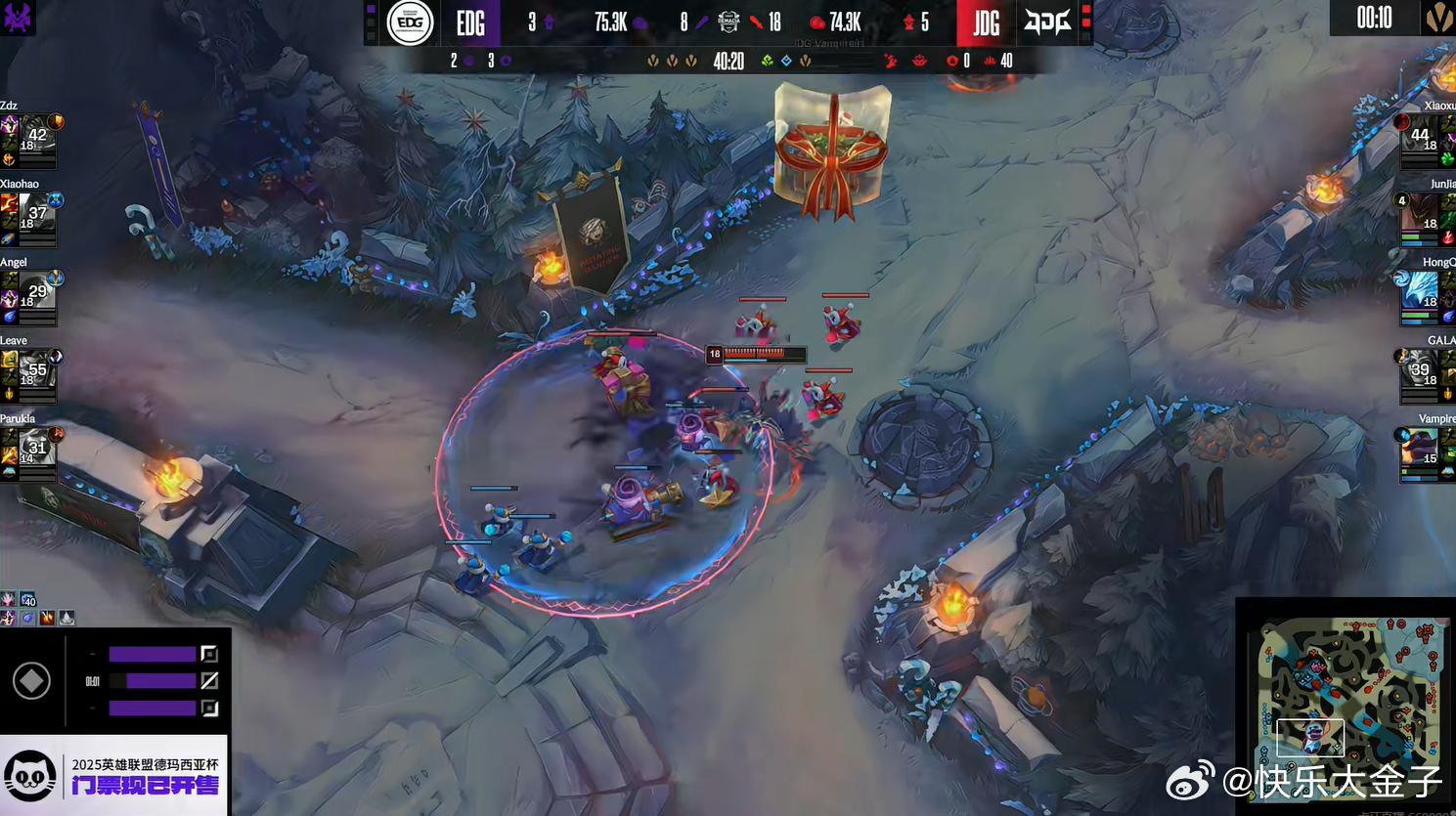
Task: Open the 2025 Demacia Cup ticket banner
Action: [114, 776]
